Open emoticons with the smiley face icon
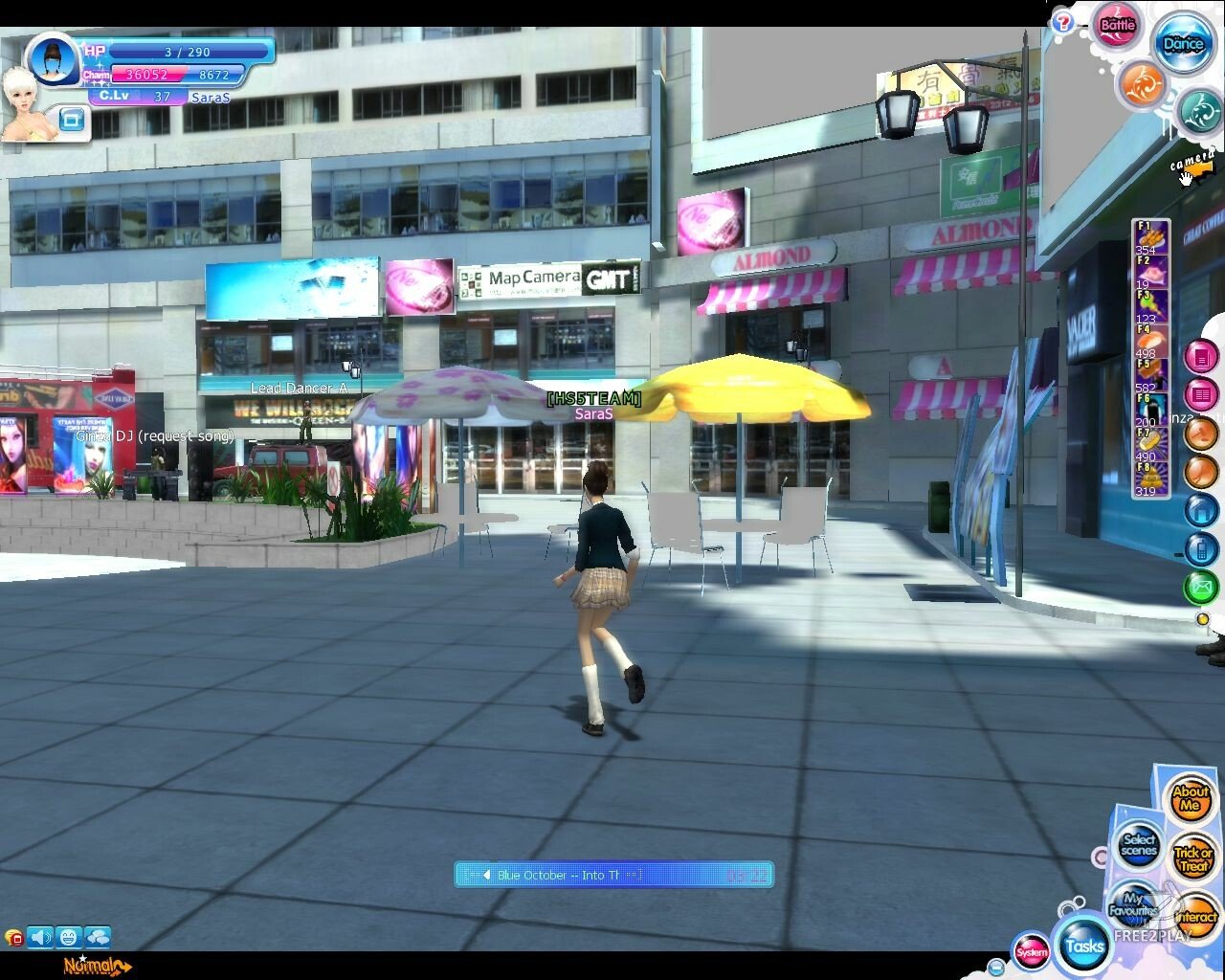 (68, 937)
